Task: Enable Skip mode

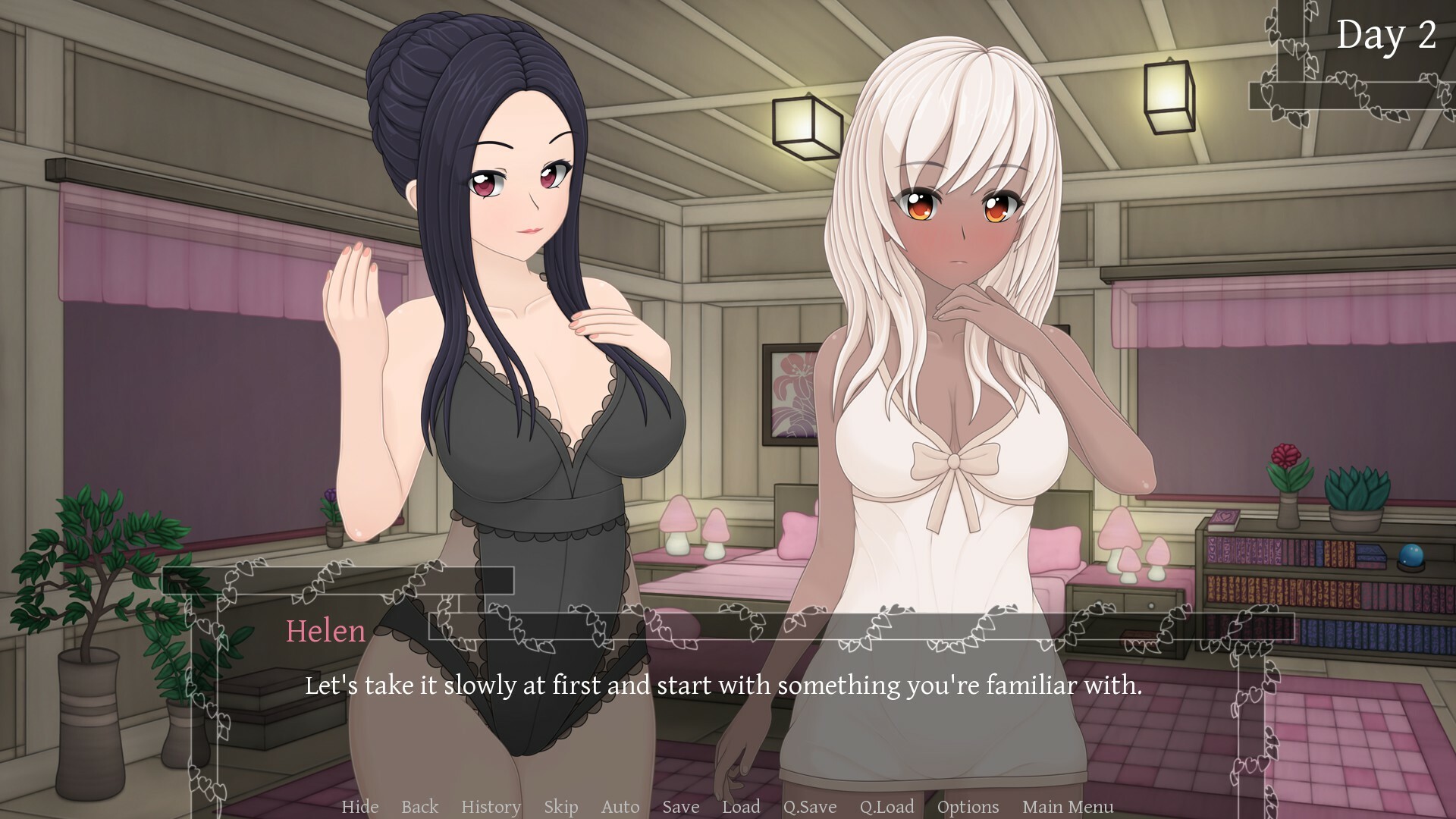Action: coord(560,807)
